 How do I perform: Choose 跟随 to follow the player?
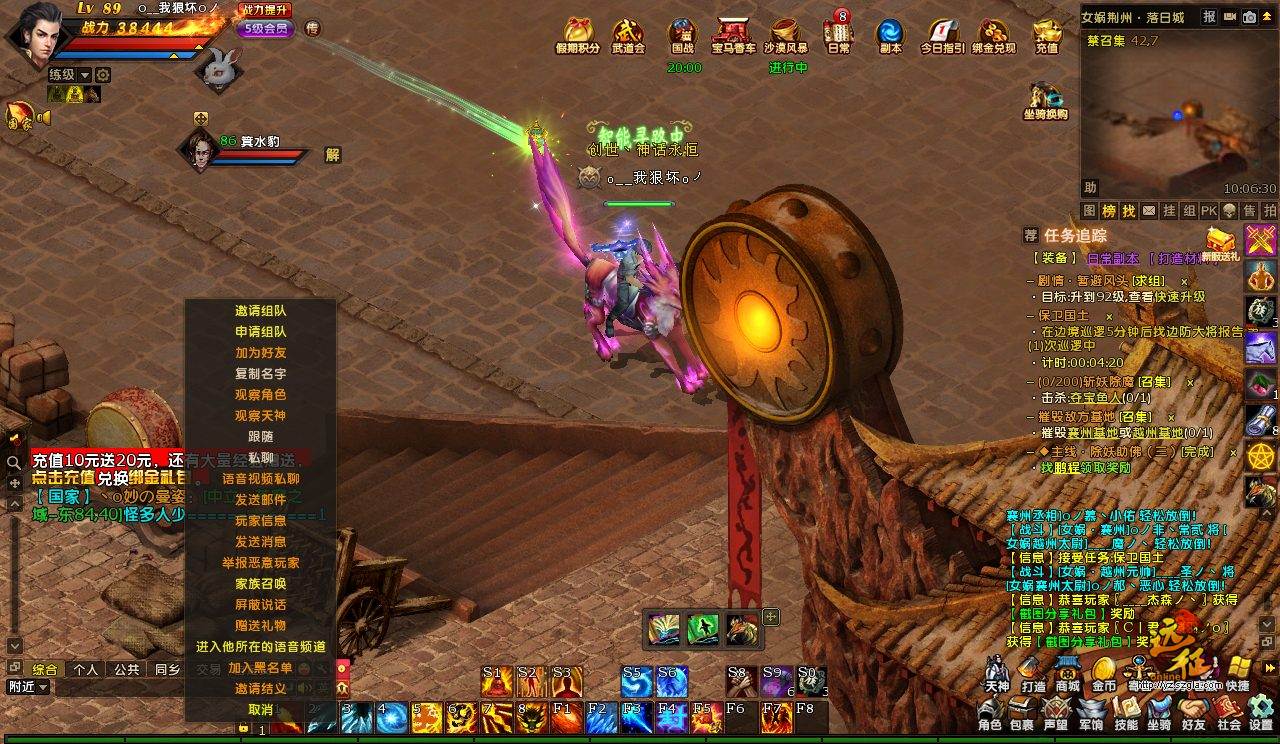point(260,436)
